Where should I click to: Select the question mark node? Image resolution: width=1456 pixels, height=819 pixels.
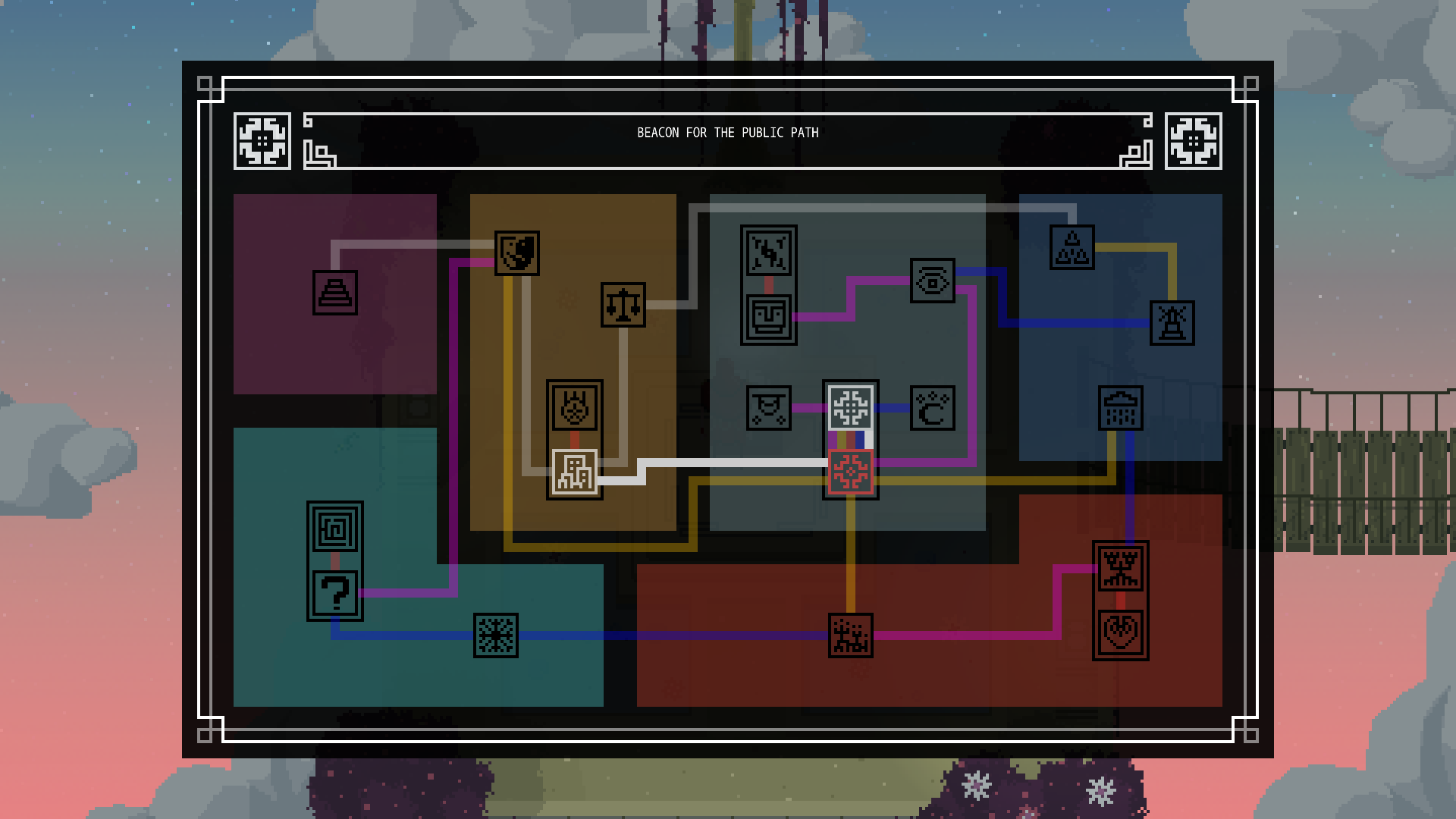(335, 593)
